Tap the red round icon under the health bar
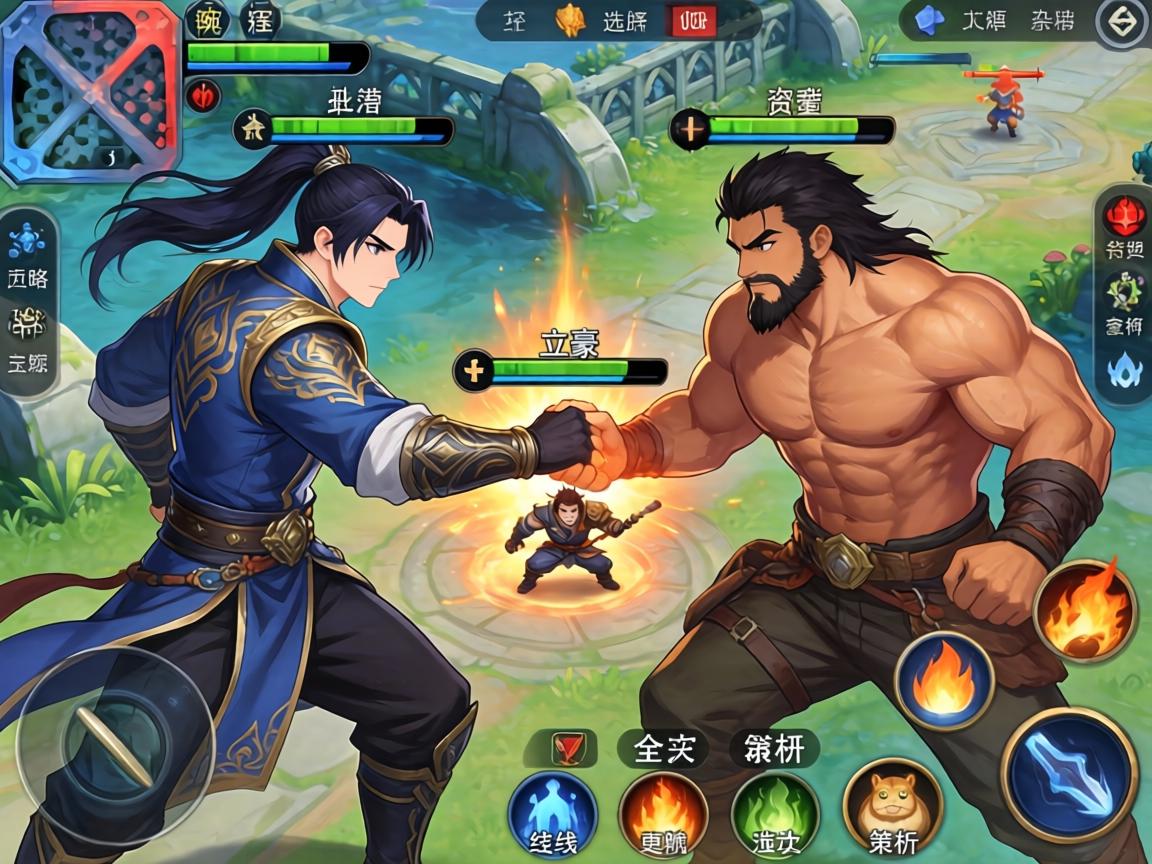The image size is (1152, 864). coord(202,96)
